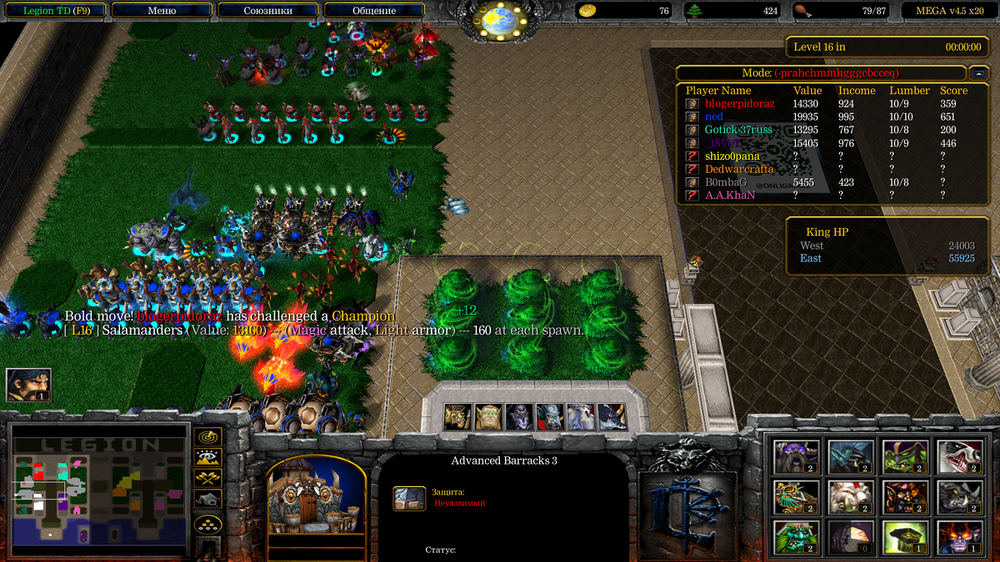This screenshot has height=562, width=1000.
Task: Collapse the Mode scoreboard with its arrow button
Action: (977, 73)
